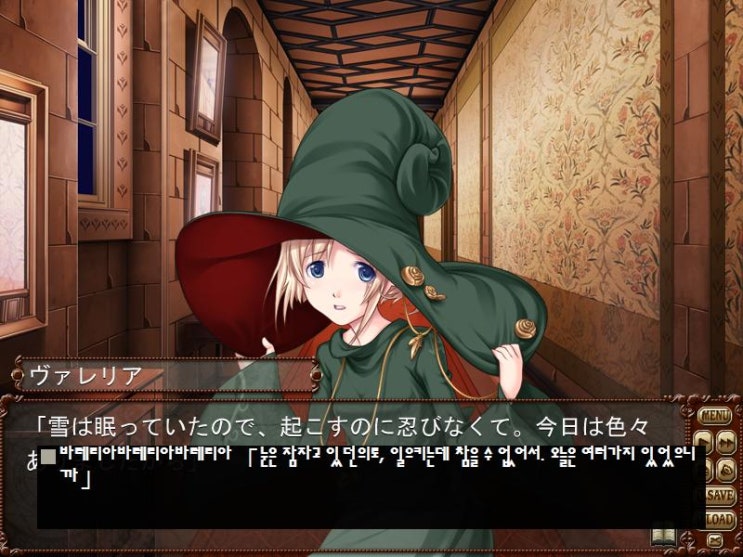Activate the fast-forward skip button
743x557 pixels.
coord(727,441)
